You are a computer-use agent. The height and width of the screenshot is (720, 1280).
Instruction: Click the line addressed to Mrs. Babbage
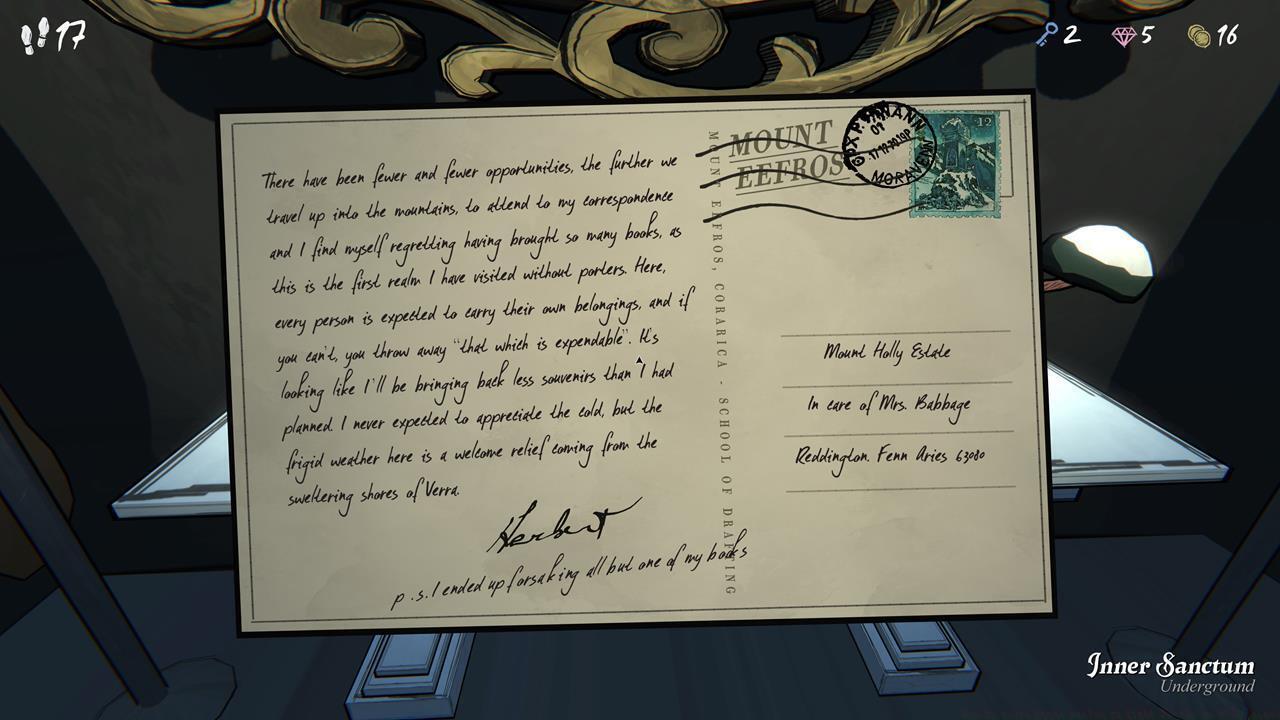pyautogui.click(x=886, y=405)
